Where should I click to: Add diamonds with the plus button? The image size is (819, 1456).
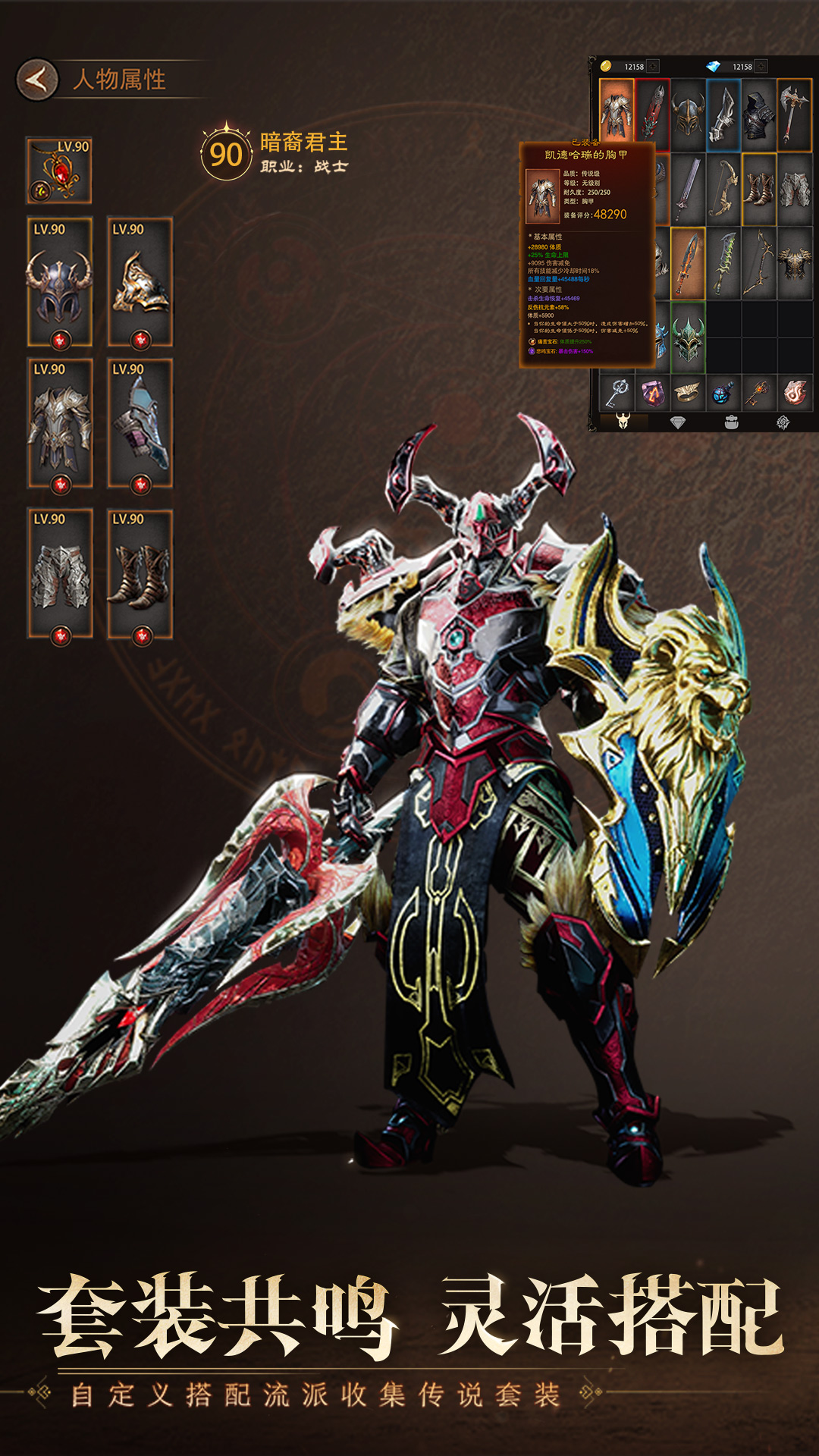[x=761, y=67]
